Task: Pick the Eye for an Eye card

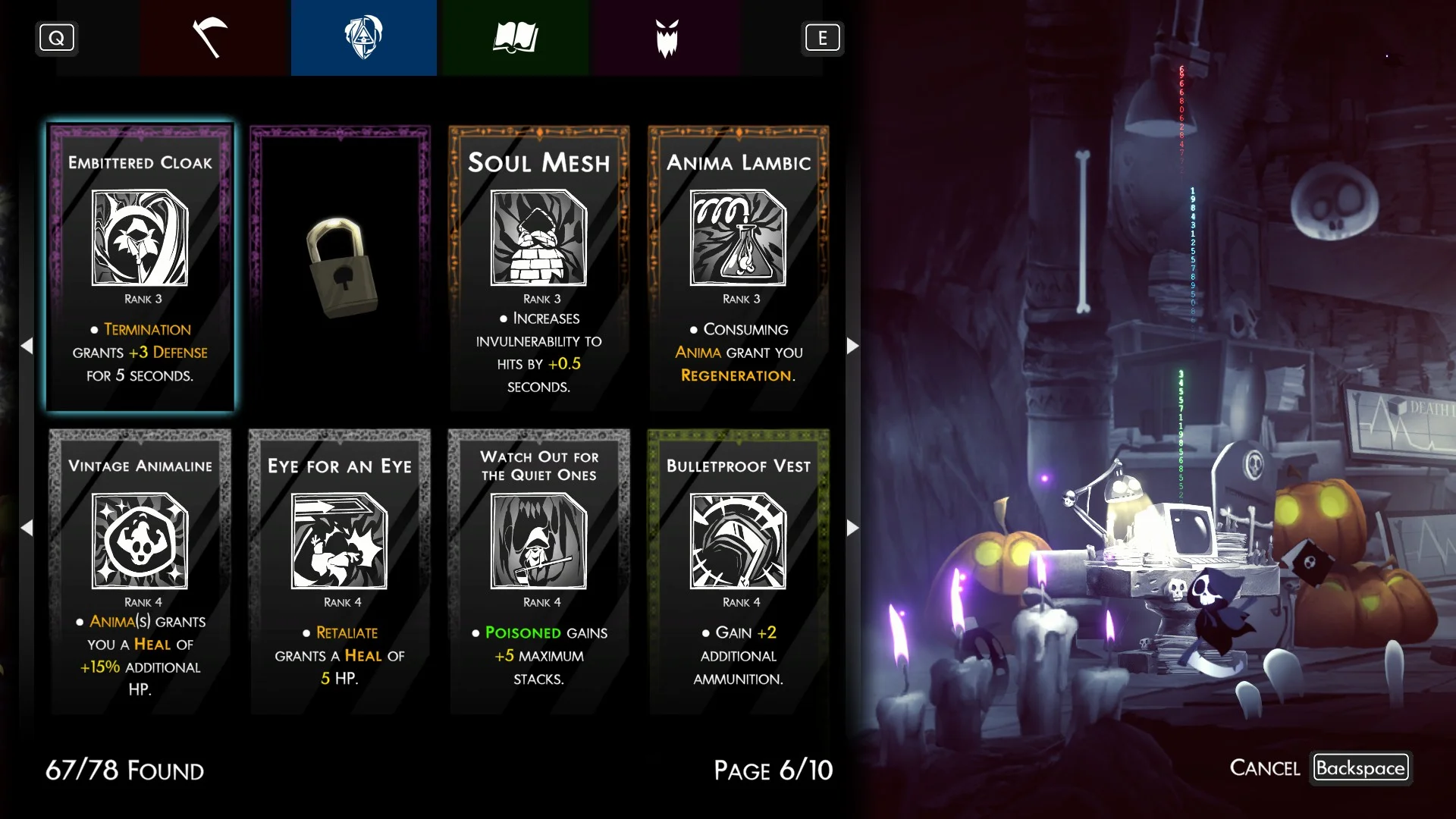Action: coord(340,571)
